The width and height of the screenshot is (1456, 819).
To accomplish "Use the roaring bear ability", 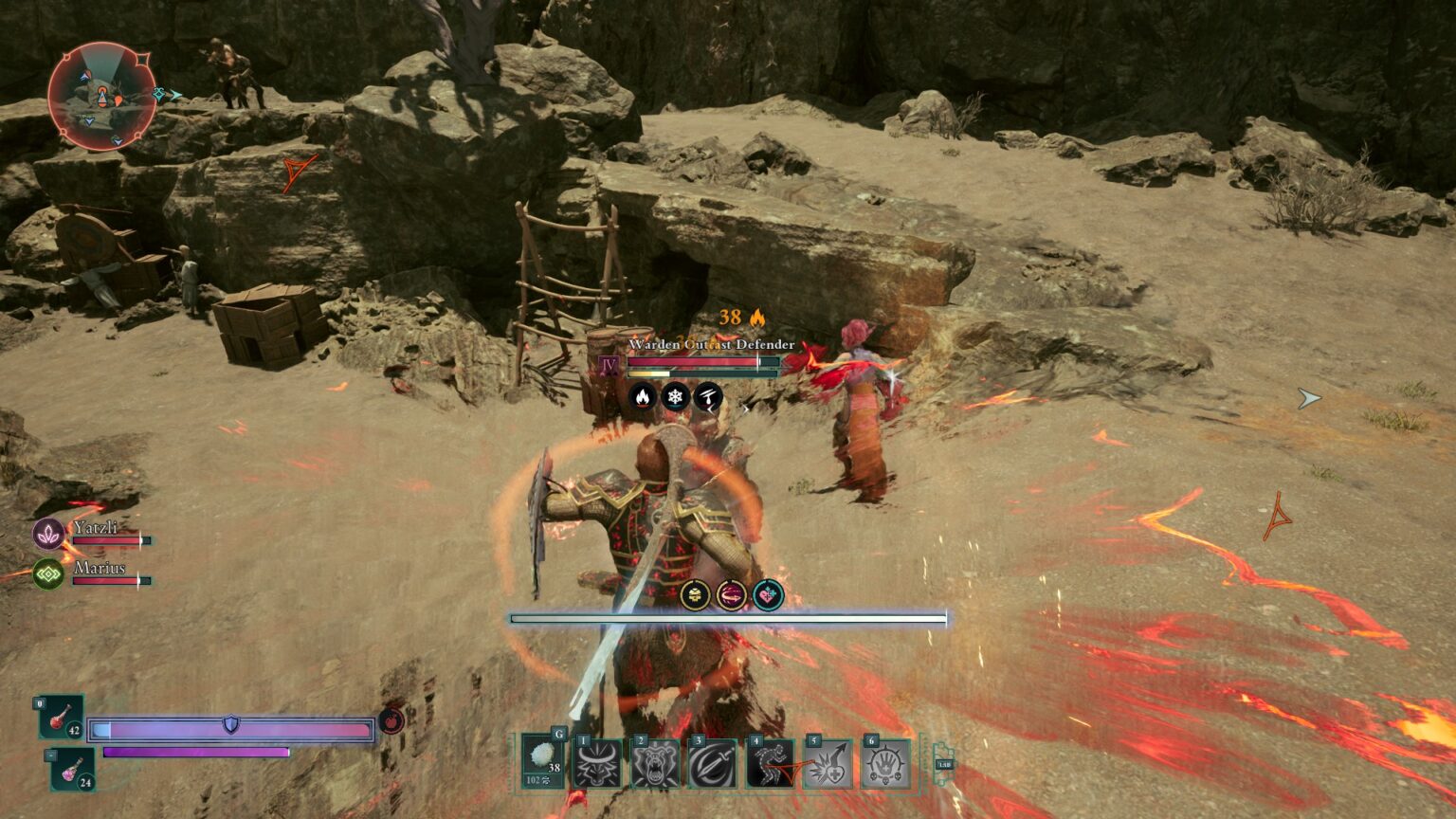I will [655, 764].
